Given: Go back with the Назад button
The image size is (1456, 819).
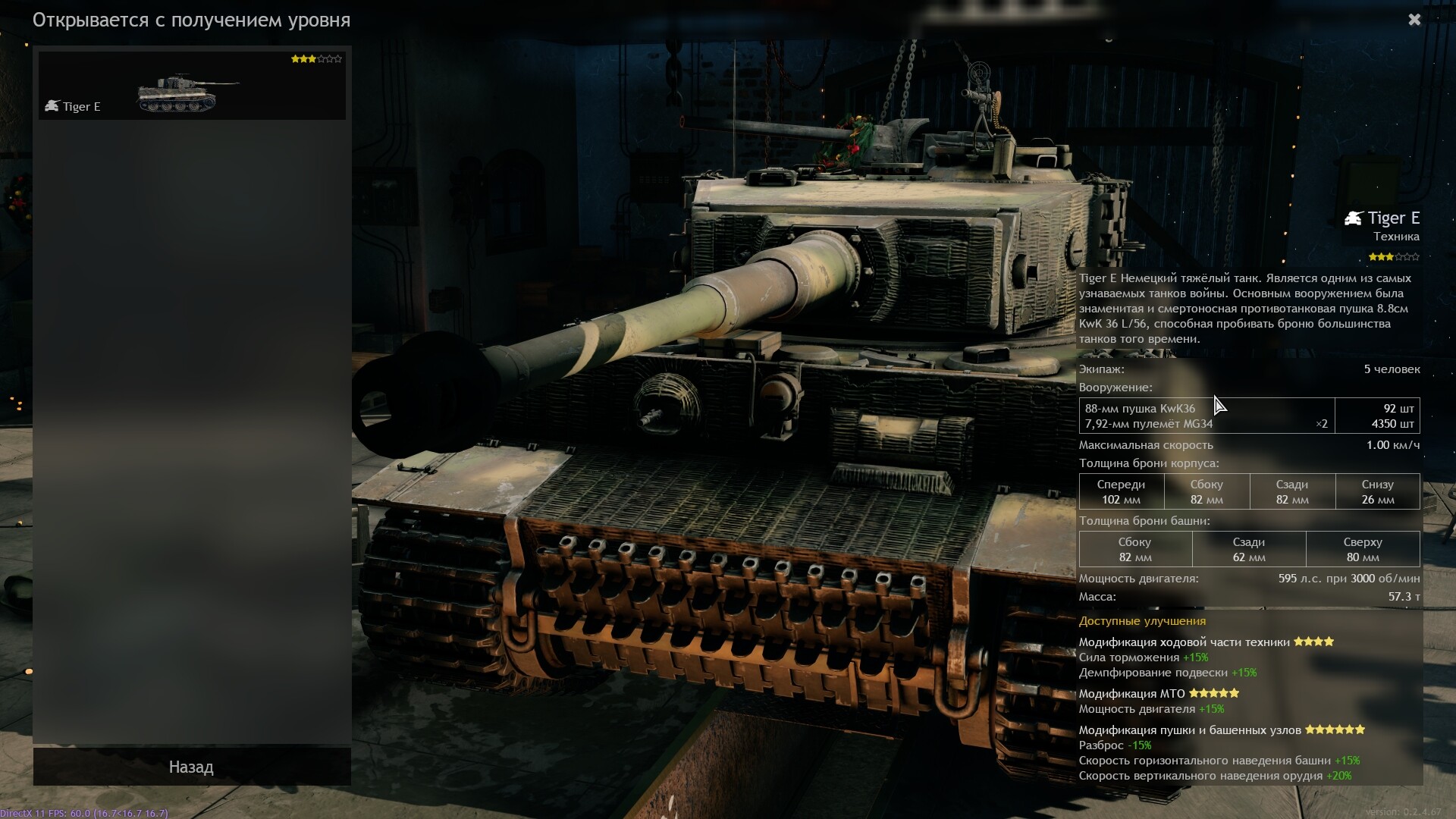Looking at the screenshot, I should point(191,767).
